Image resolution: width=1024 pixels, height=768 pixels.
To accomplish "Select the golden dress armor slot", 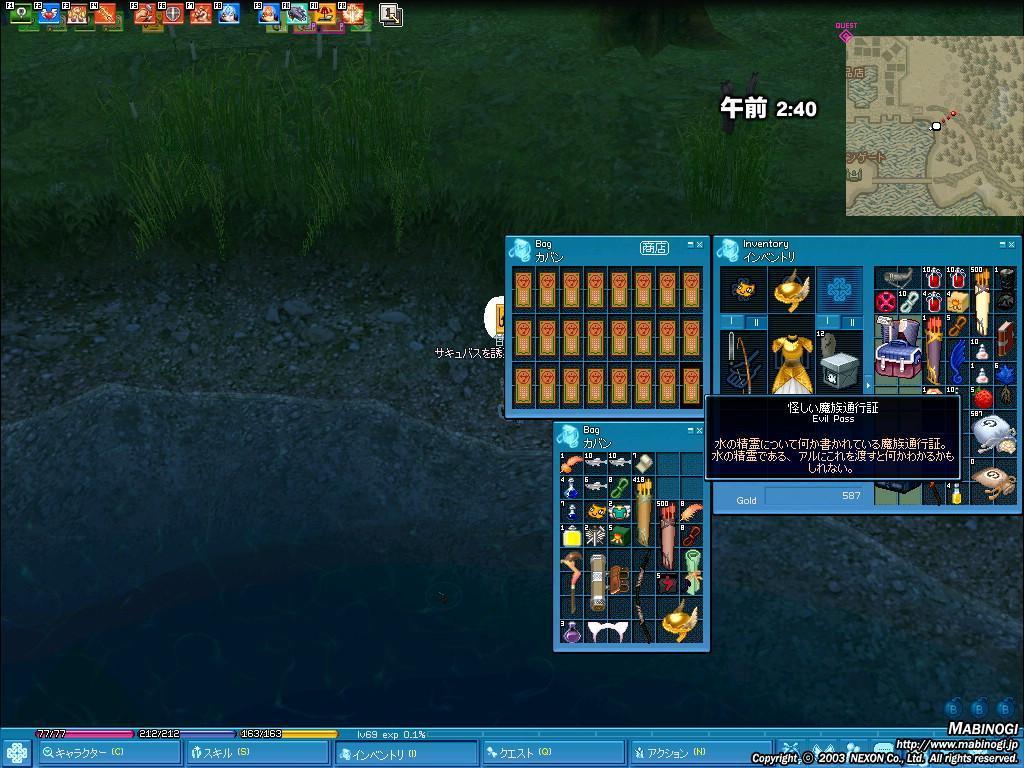I will coord(791,362).
